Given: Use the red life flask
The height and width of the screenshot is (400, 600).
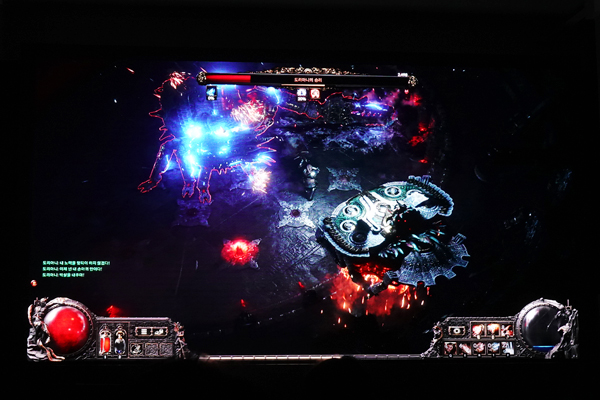Looking at the screenshot, I should 105,343.
